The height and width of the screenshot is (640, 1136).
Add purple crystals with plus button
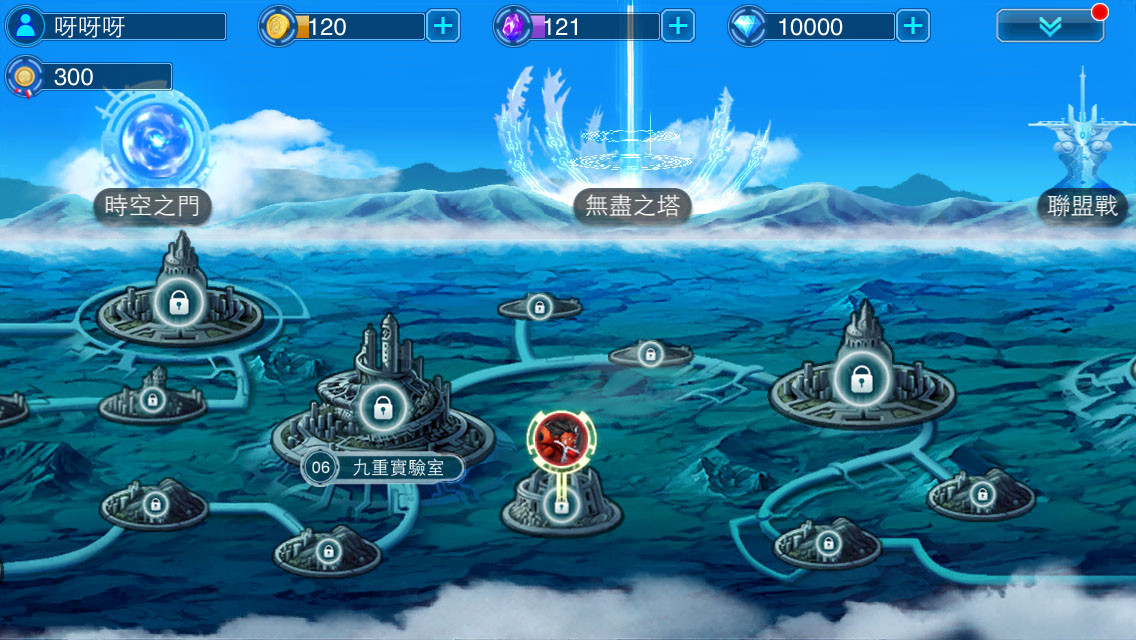[x=678, y=27]
